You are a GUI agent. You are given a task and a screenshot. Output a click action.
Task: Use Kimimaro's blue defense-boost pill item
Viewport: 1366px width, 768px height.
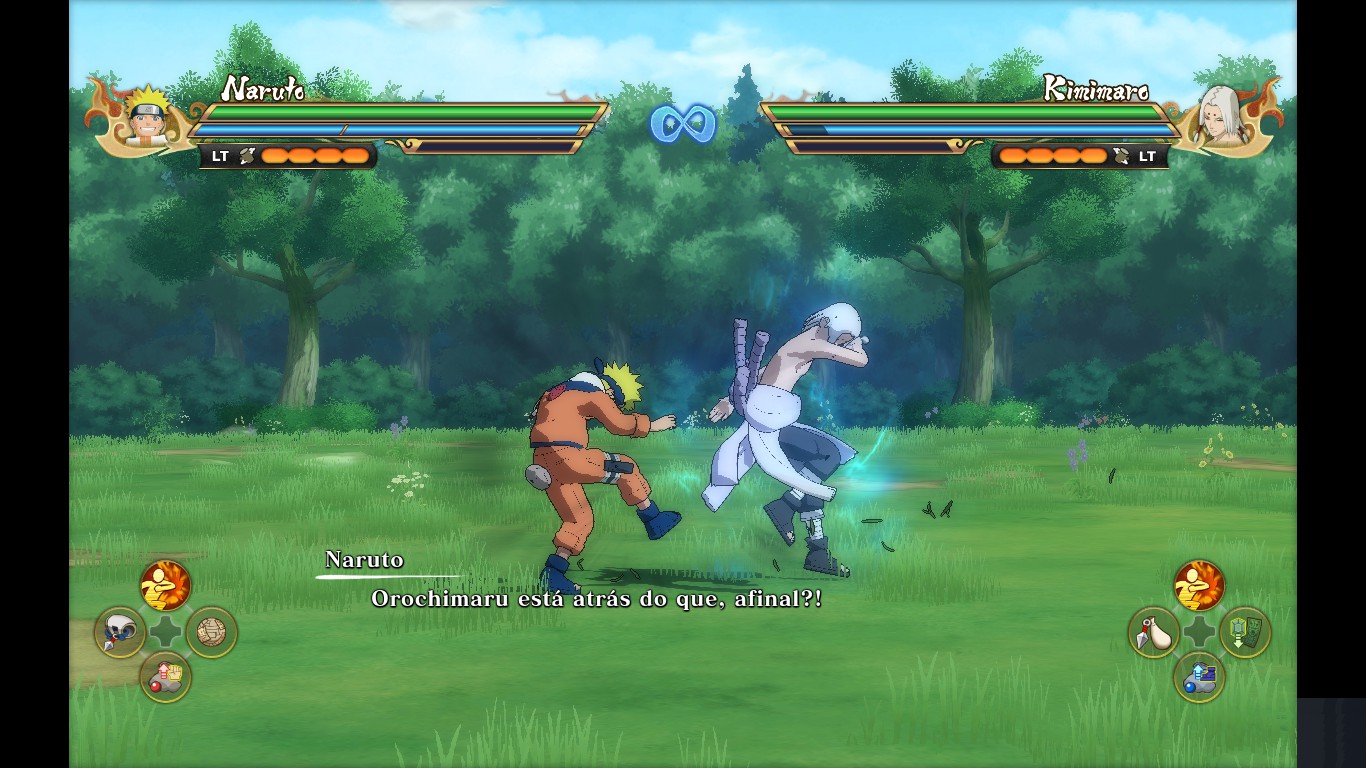click(x=1198, y=677)
